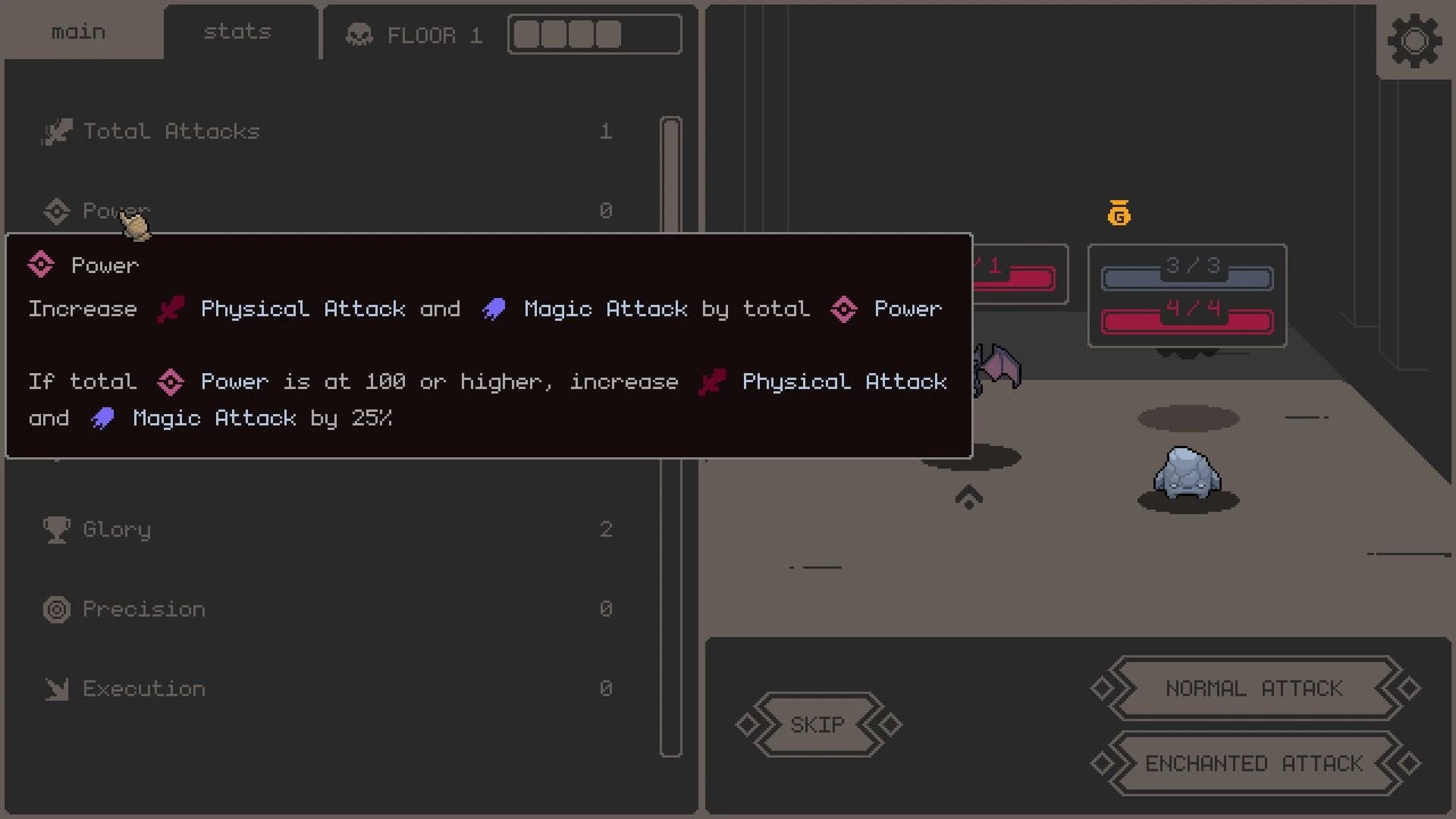This screenshot has height=819, width=1456.
Task: Switch to the main tab
Action: (77, 31)
